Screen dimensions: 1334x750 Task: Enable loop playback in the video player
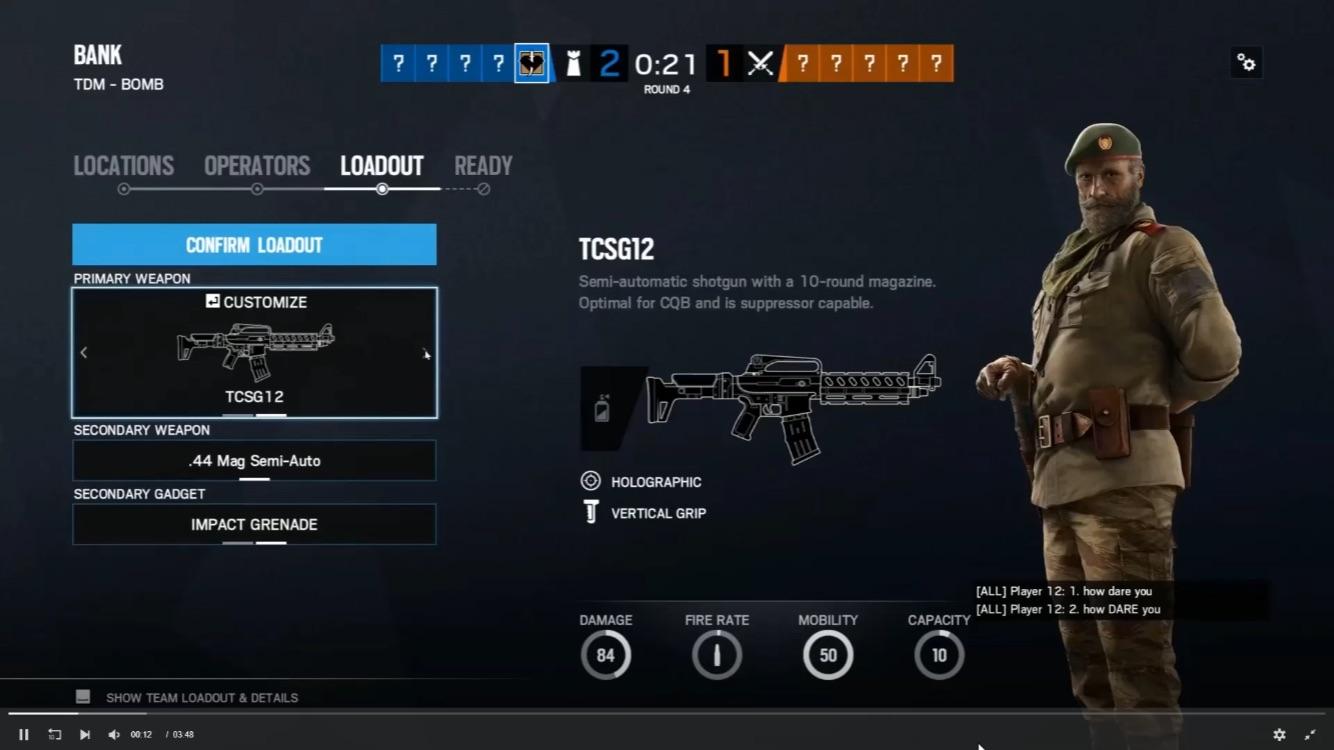point(55,734)
